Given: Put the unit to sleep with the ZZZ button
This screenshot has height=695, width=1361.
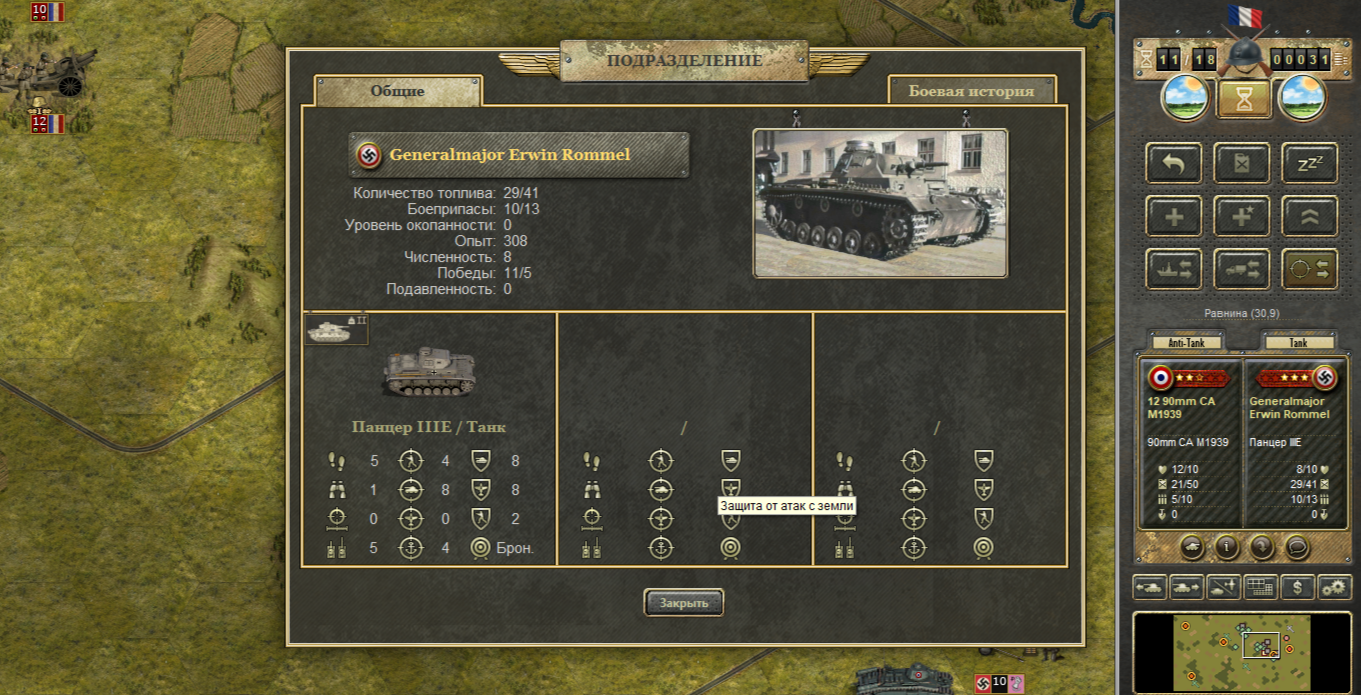Looking at the screenshot, I should coord(1309,163).
